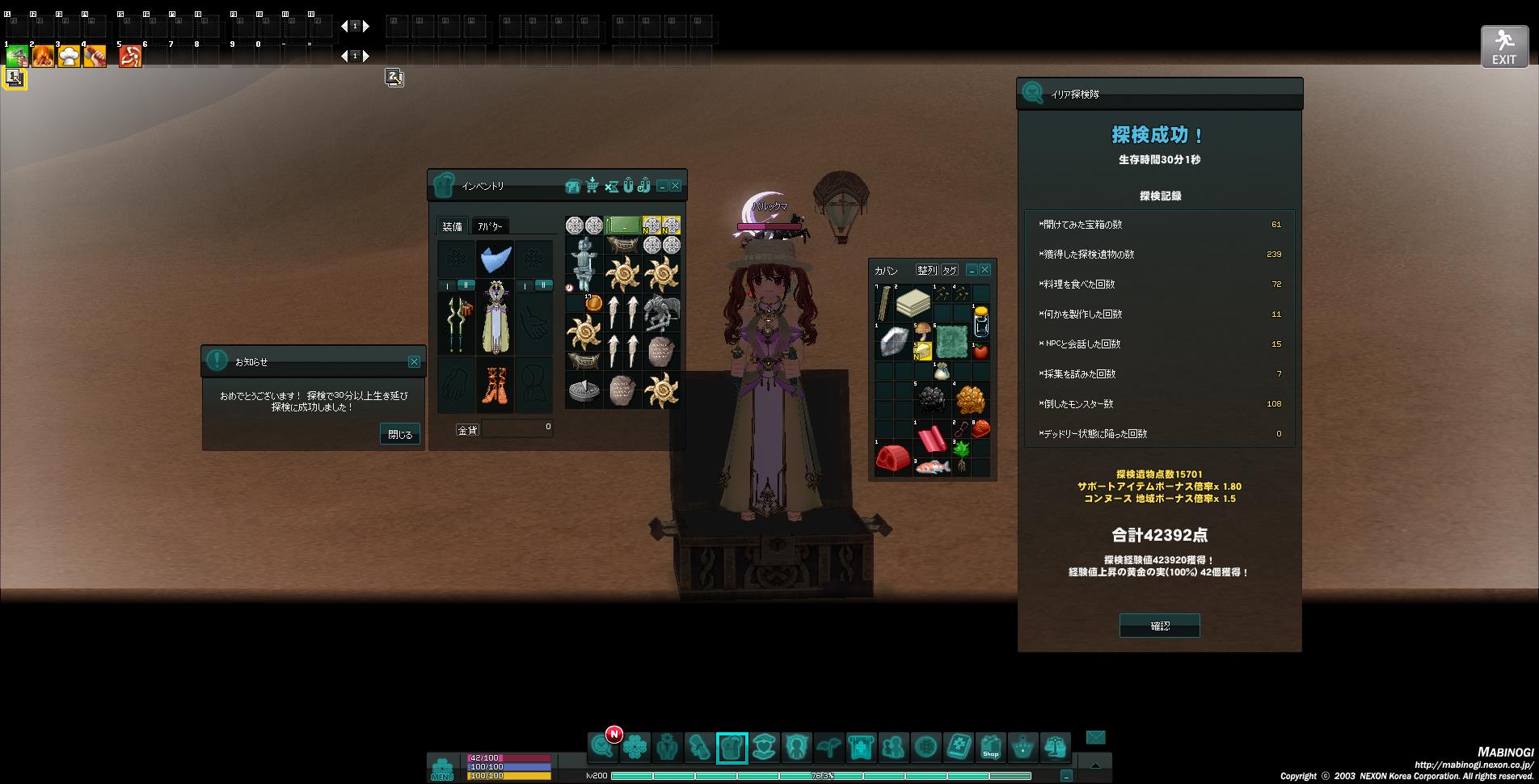Close the notice with the 閉じる button

click(x=400, y=434)
